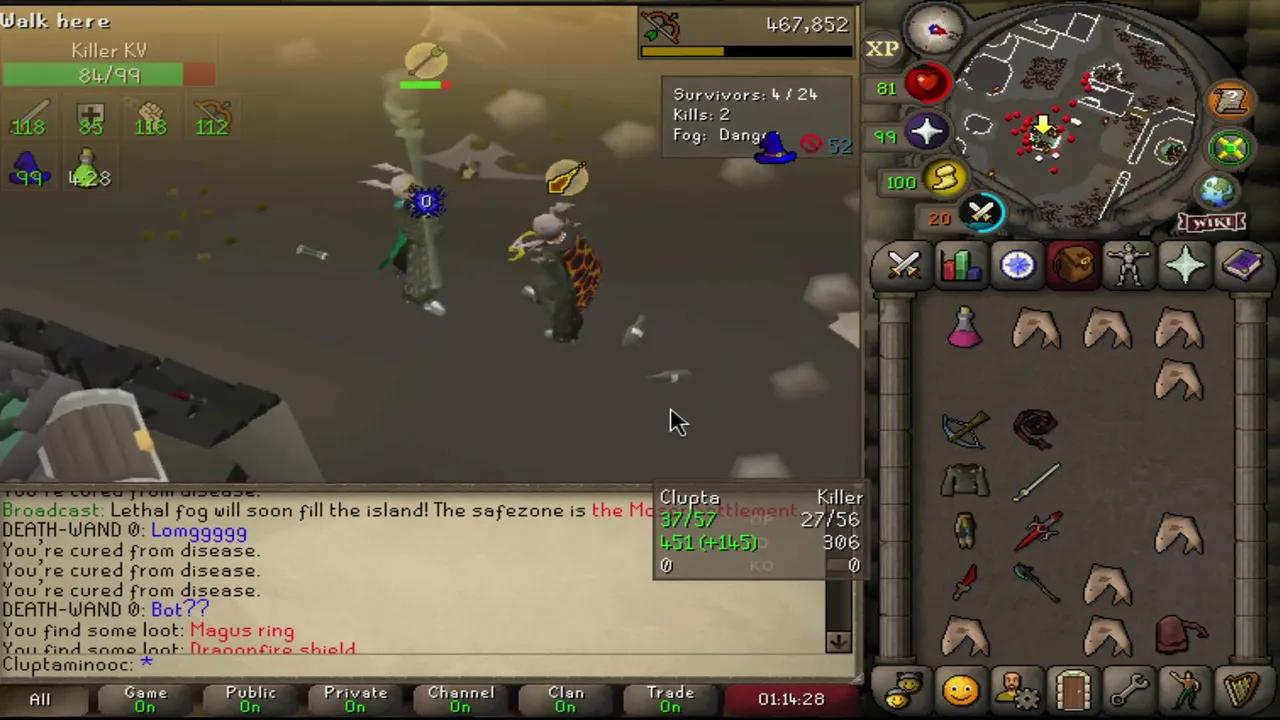Switch to the Game chat tab
This screenshot has height=720, width=1280.
[x=145, y=698]
